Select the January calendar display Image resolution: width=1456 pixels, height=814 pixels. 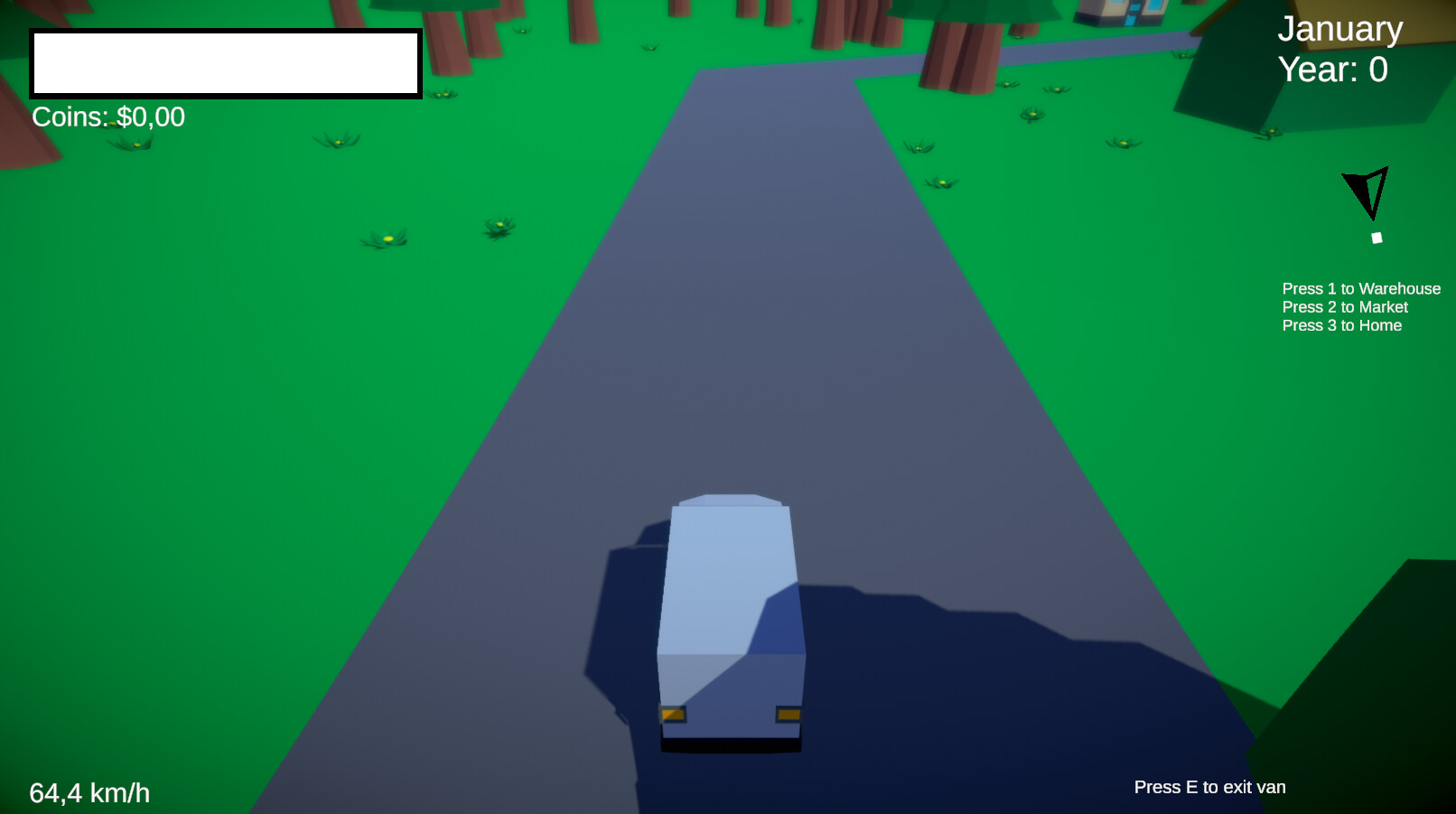point(1340,29)
